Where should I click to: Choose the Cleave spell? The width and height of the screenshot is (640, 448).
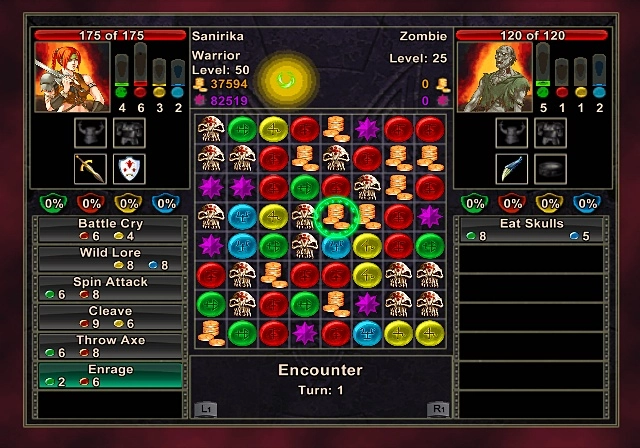[x=110, y=317]
